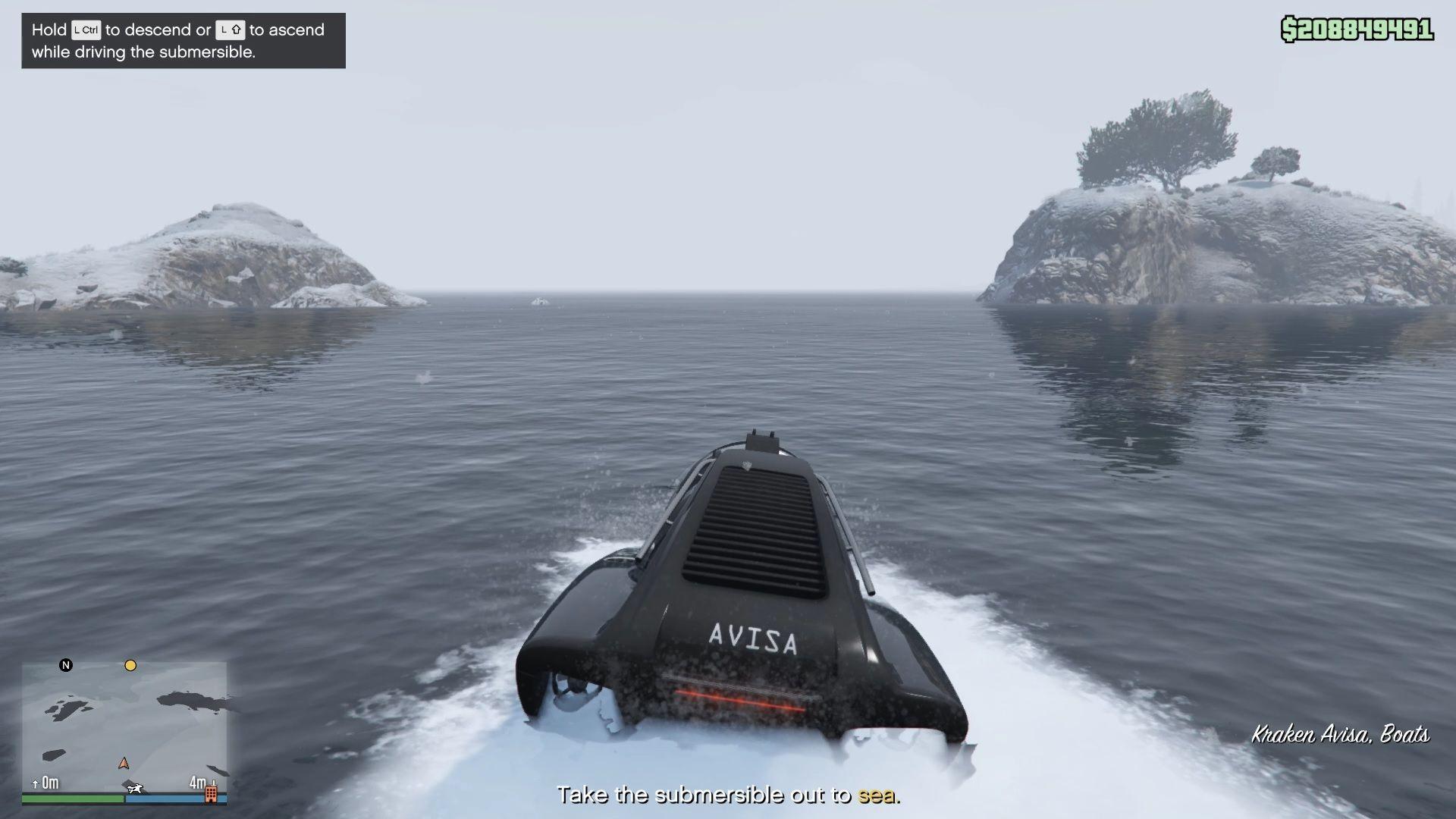Select the yellow objective blip on the minimap

coord(130,665)
